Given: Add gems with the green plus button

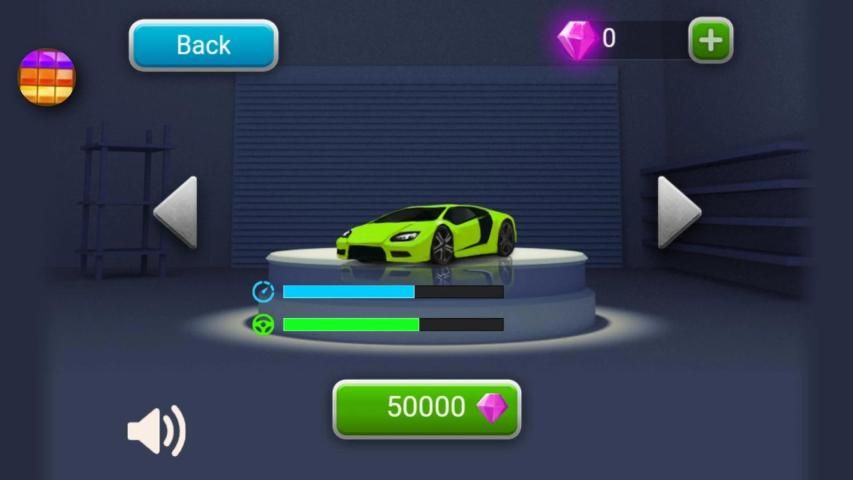Looking at the screenshot, I should pos(710,40).
